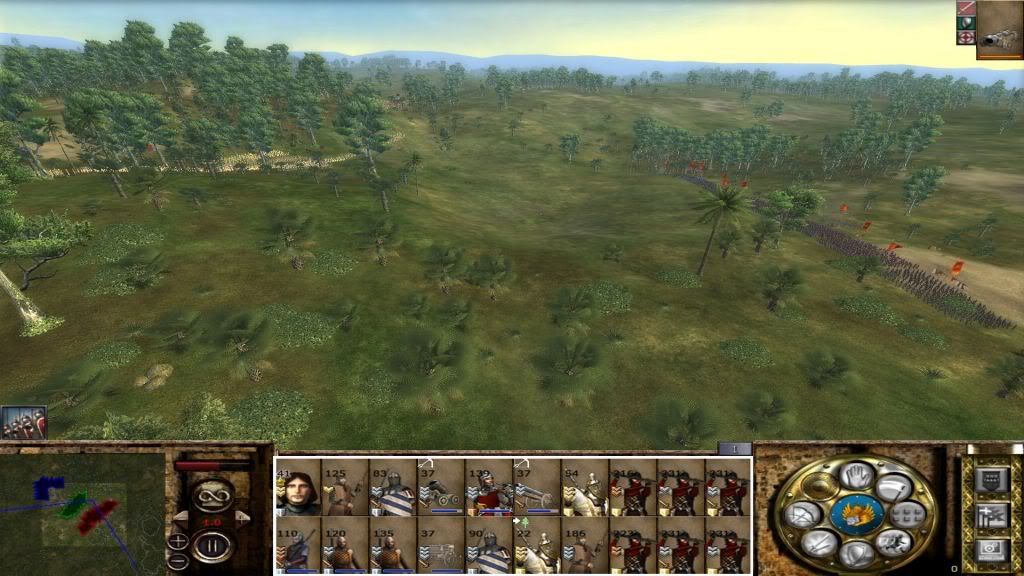Select the cannon unit card at top right
1024x576 pixels.
coord(998,28)
